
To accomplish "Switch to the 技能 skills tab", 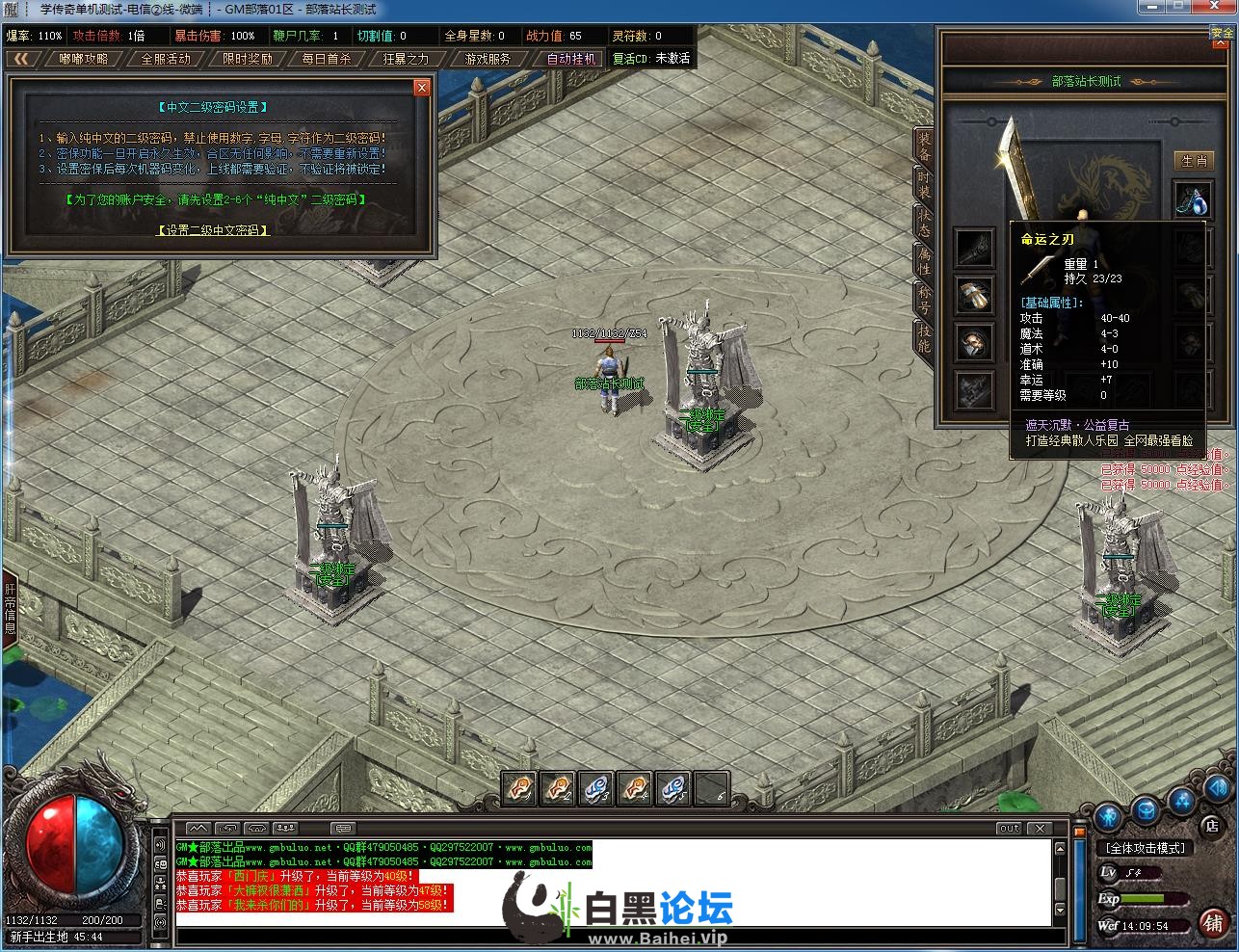I will tap(924, 336).
